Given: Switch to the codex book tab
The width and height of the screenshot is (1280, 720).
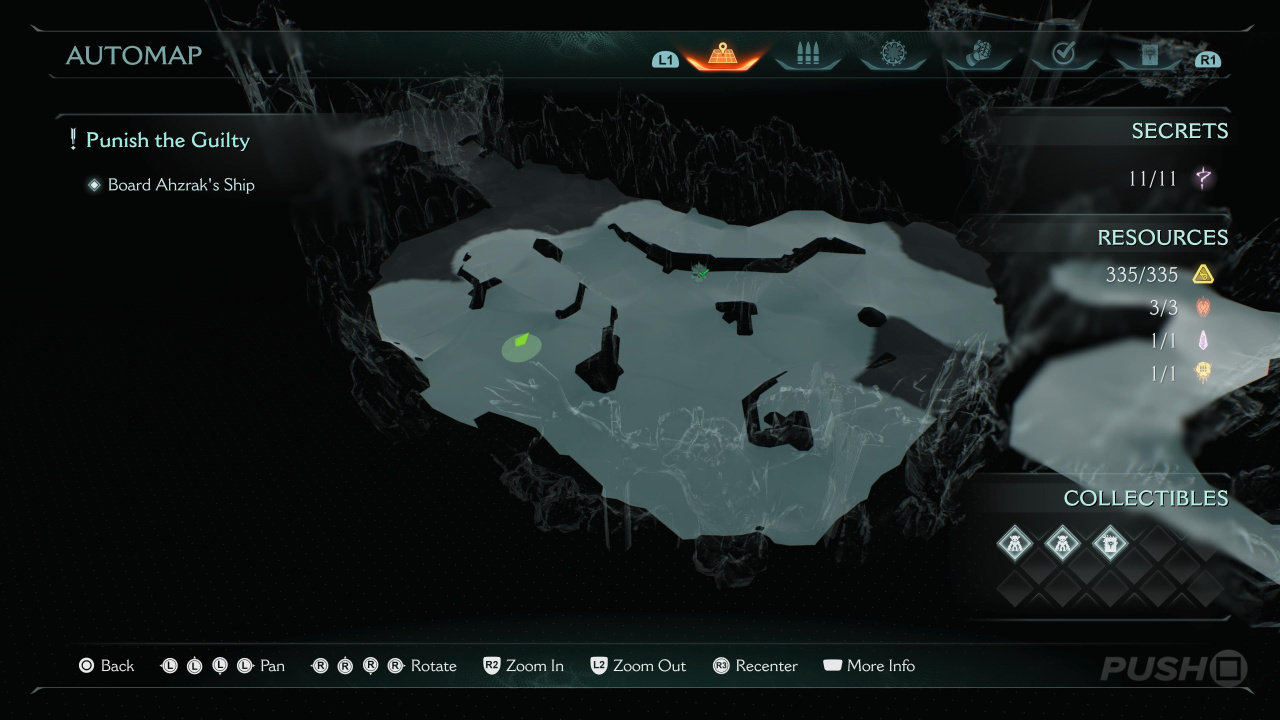Looking at the screenshot, I should coord(1148,55).
